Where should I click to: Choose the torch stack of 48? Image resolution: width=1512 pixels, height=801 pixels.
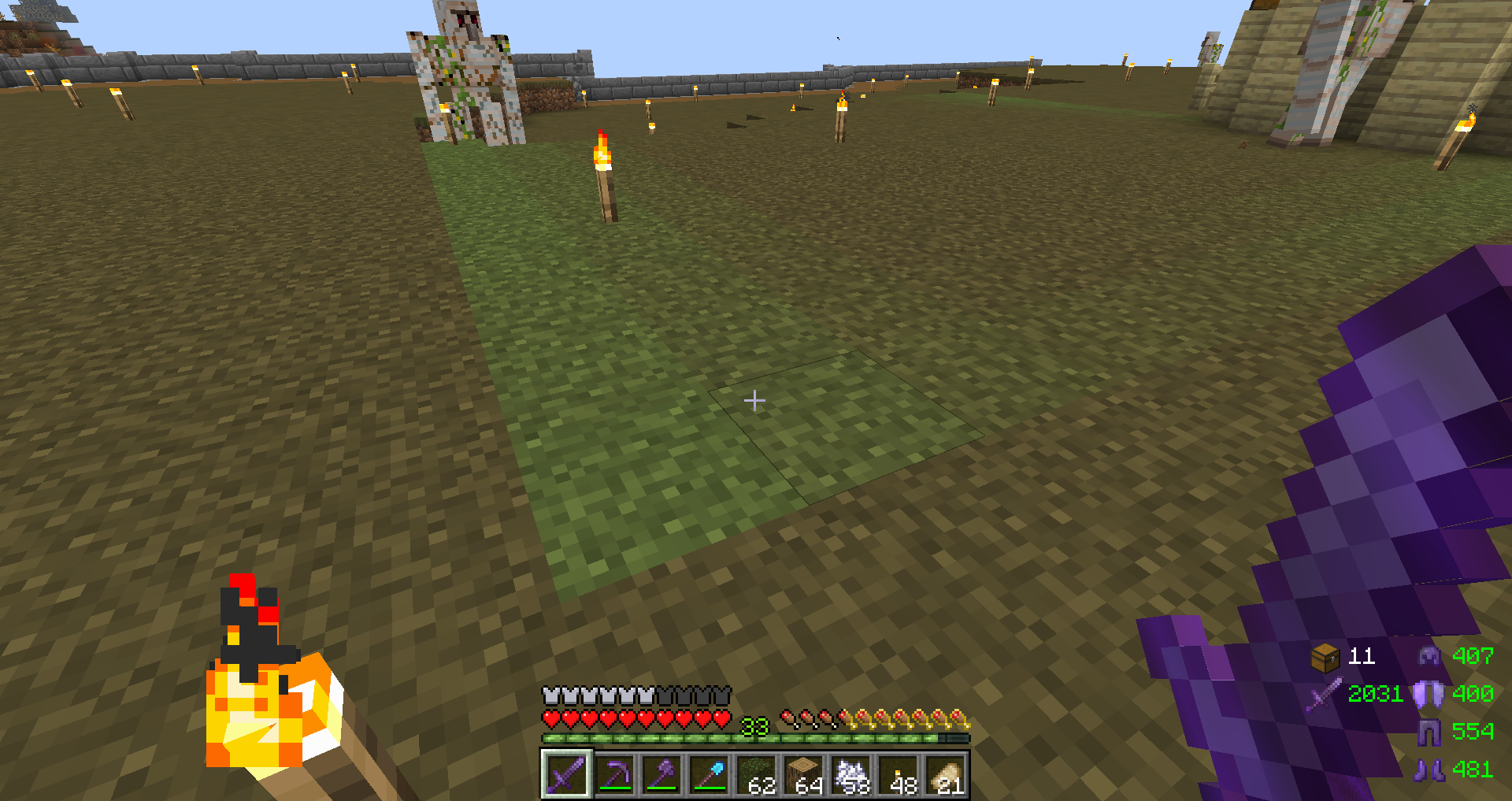click(x=899, y=775)
